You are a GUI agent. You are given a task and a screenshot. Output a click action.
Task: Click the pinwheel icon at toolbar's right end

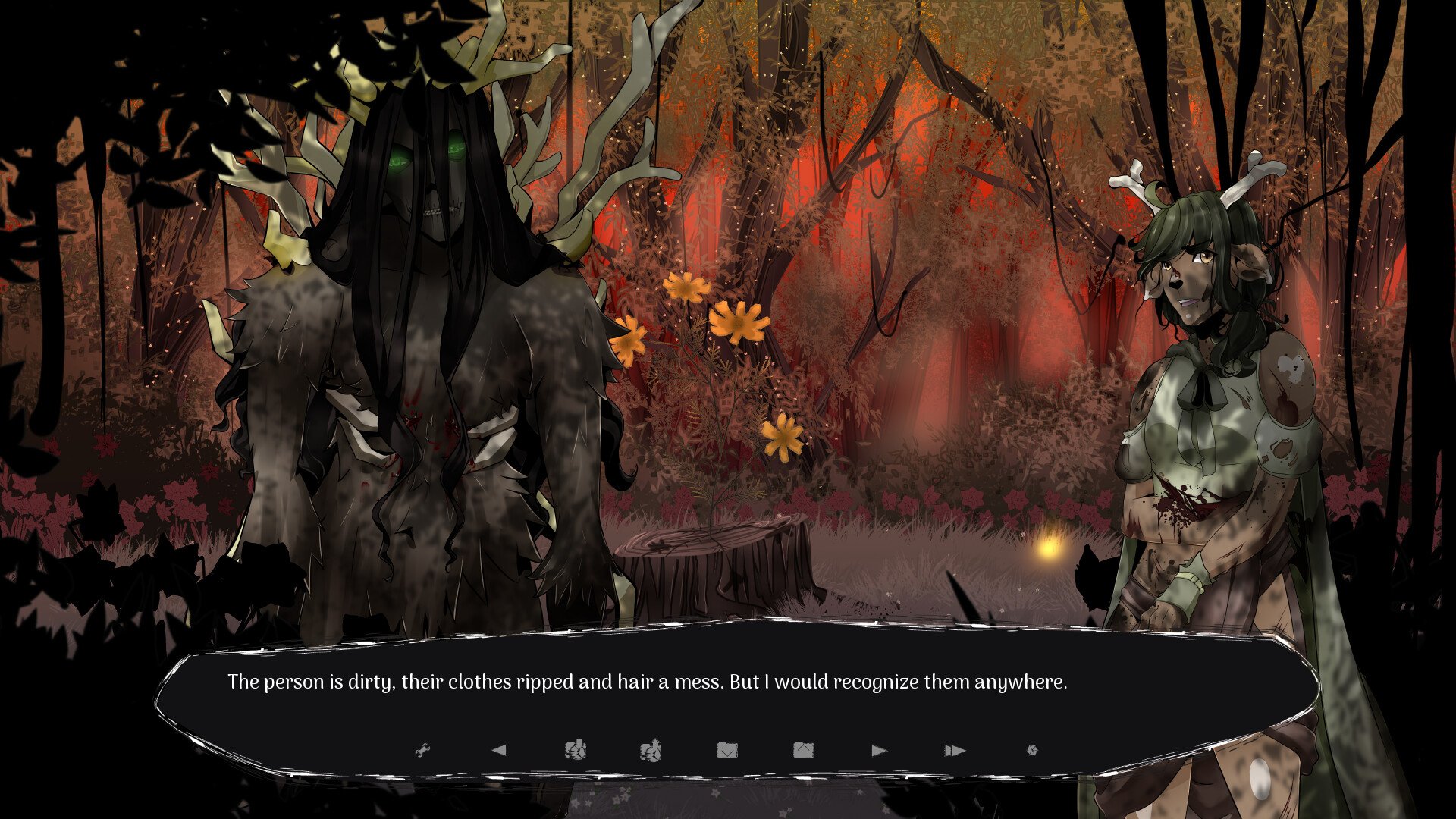(x=1033, y=749)
